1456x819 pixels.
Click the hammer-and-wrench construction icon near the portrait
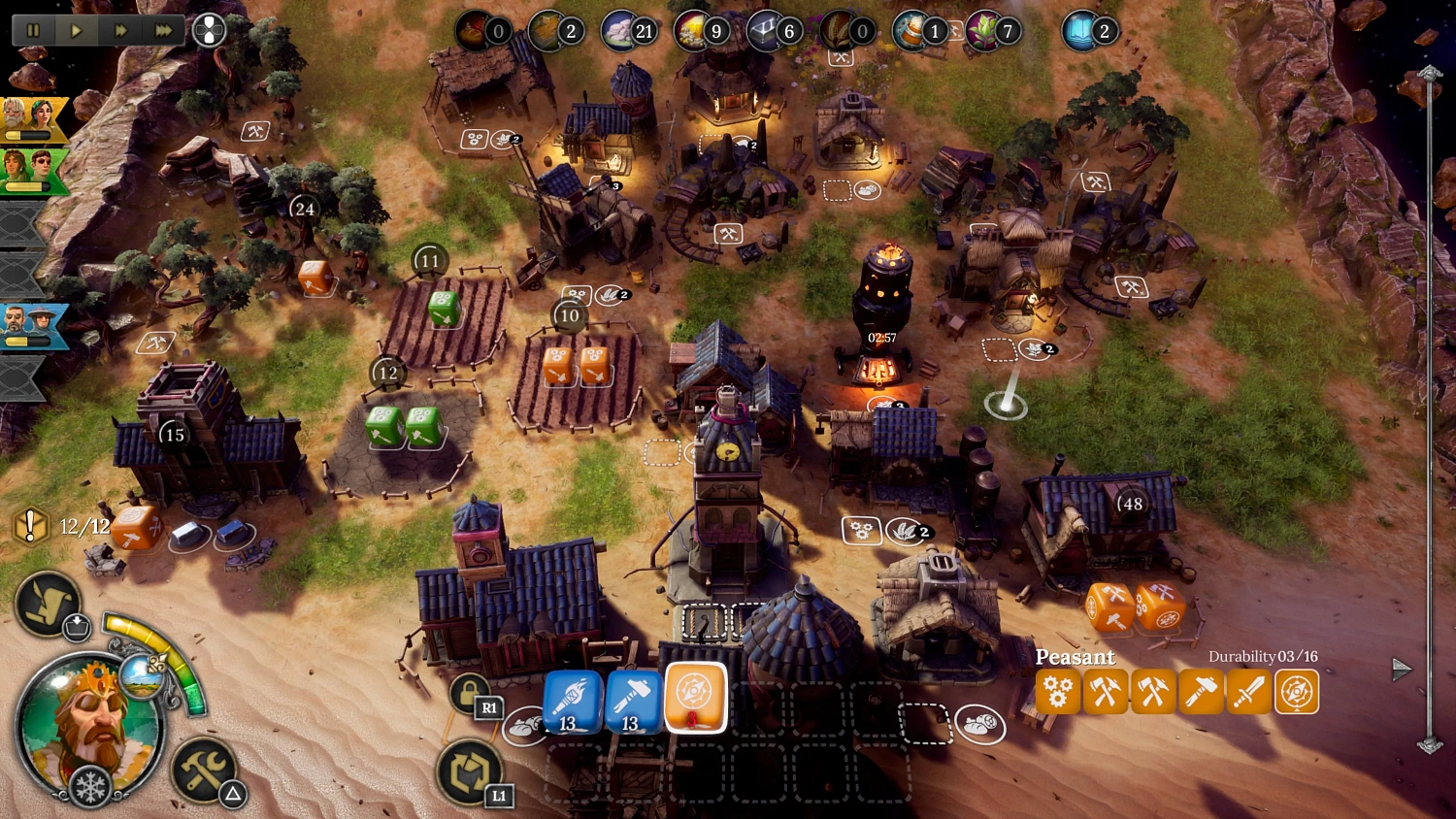pos(203,770)
